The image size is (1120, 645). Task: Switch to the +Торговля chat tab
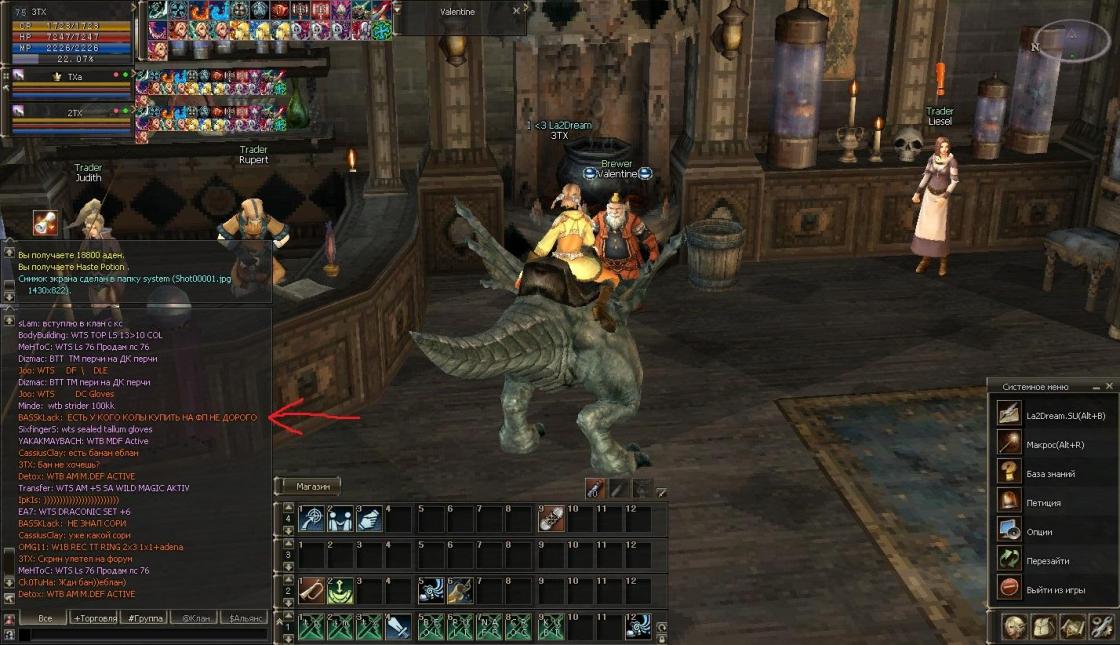tap(95, 619)
